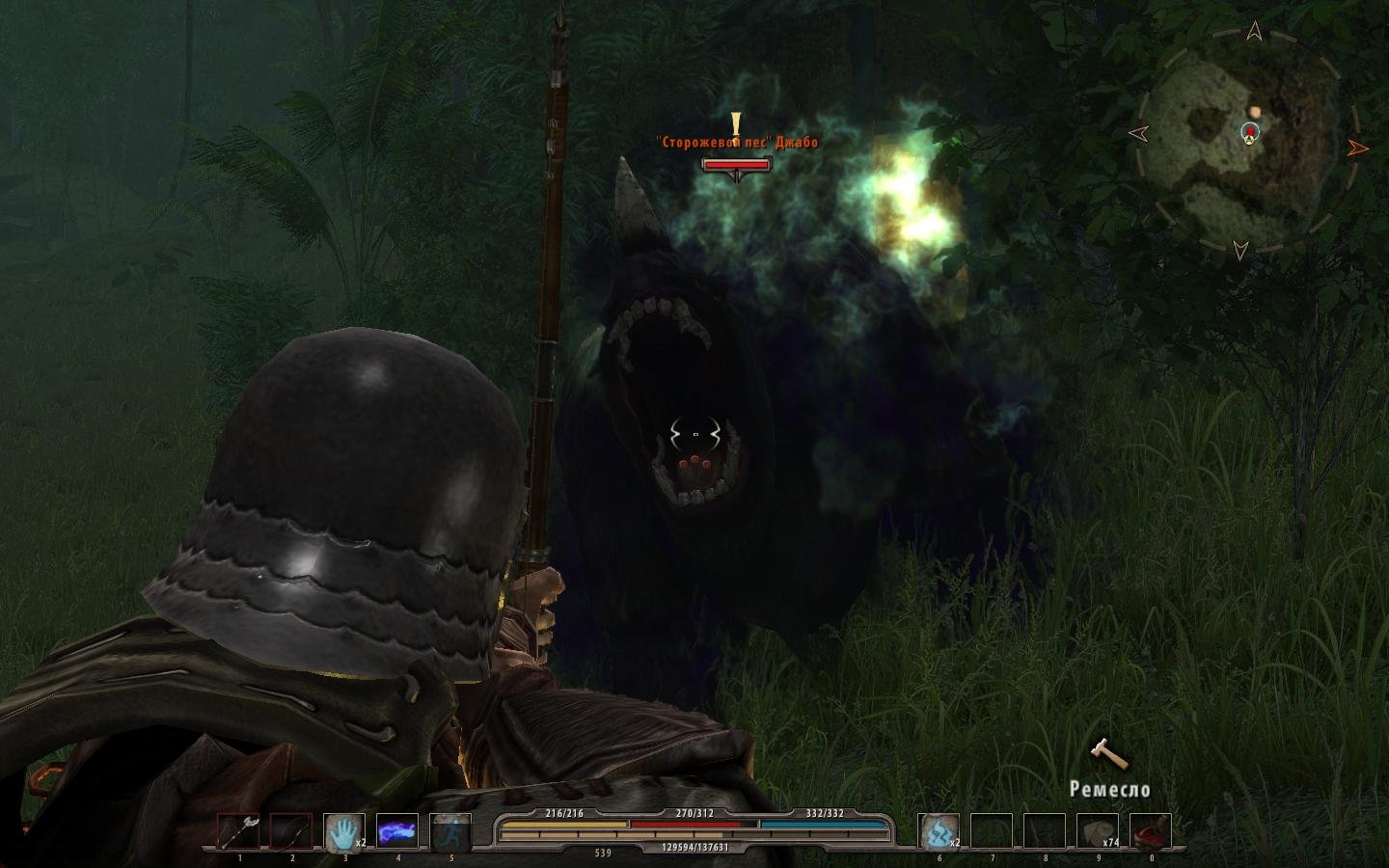
Task: Use the blue flame rune scroll
Action: [940, 831]
